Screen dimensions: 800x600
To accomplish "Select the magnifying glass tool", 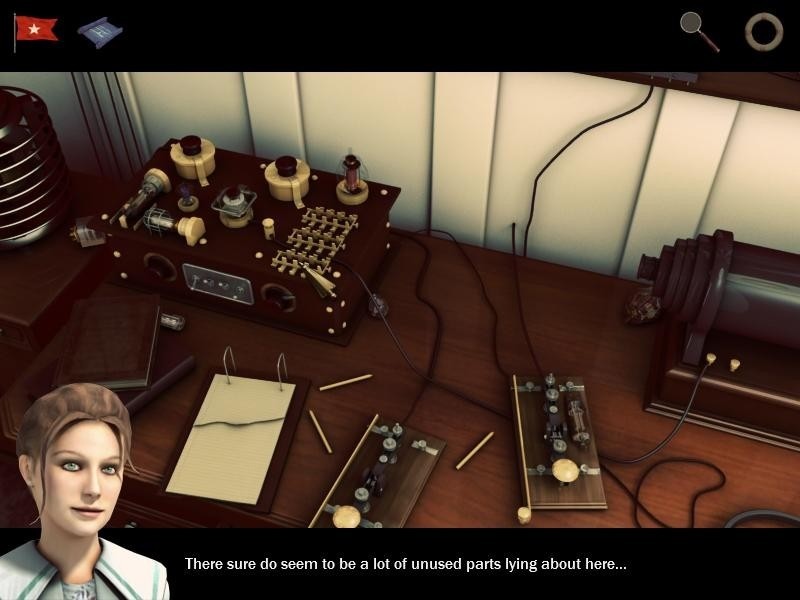I will [x=698, y=30].
